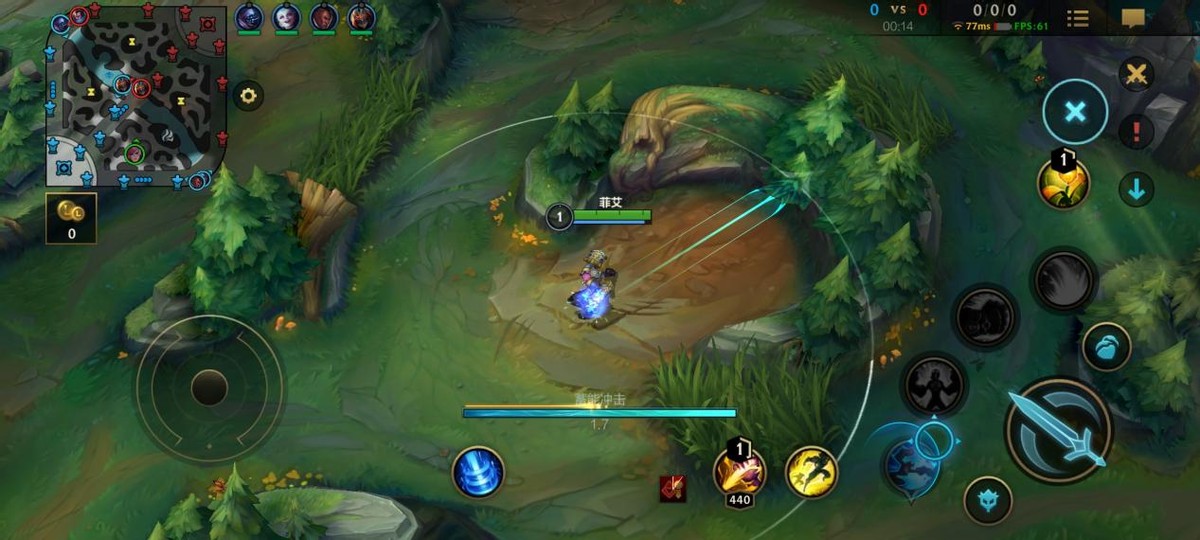Open the scoreboard list icon
The image size is (1200, 540).
click(x=1078, y=18)
